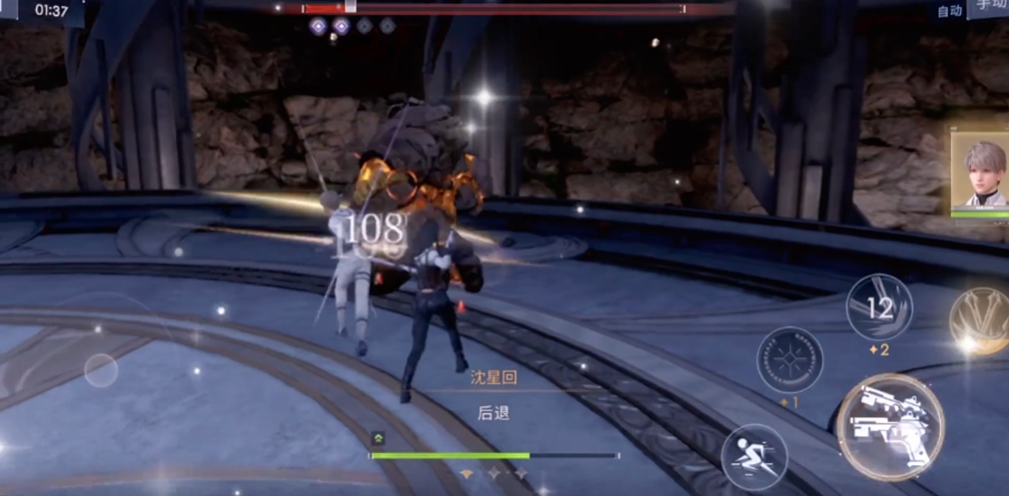Fire the pistol basic attack button
1009x496 pixels.
889,426
